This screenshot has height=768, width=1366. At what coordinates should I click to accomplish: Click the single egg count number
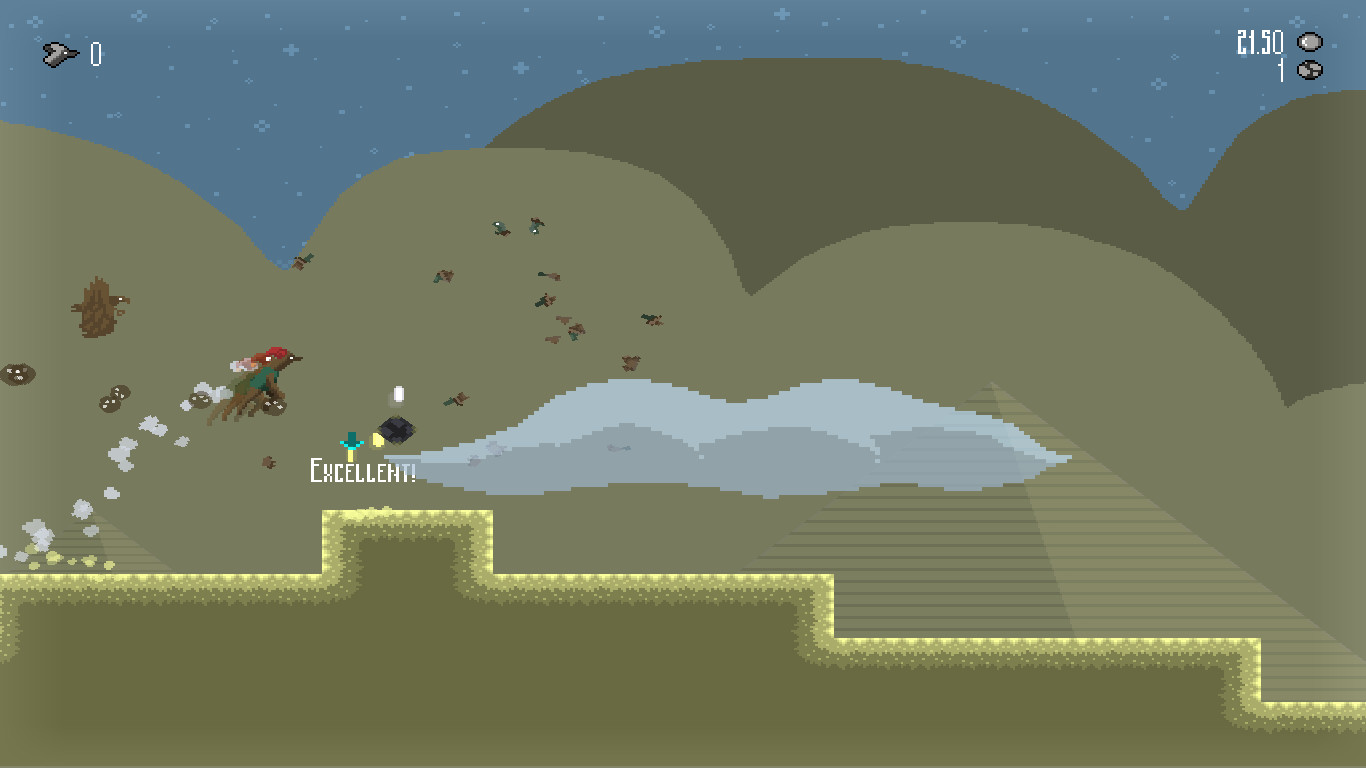point(1279,70)
